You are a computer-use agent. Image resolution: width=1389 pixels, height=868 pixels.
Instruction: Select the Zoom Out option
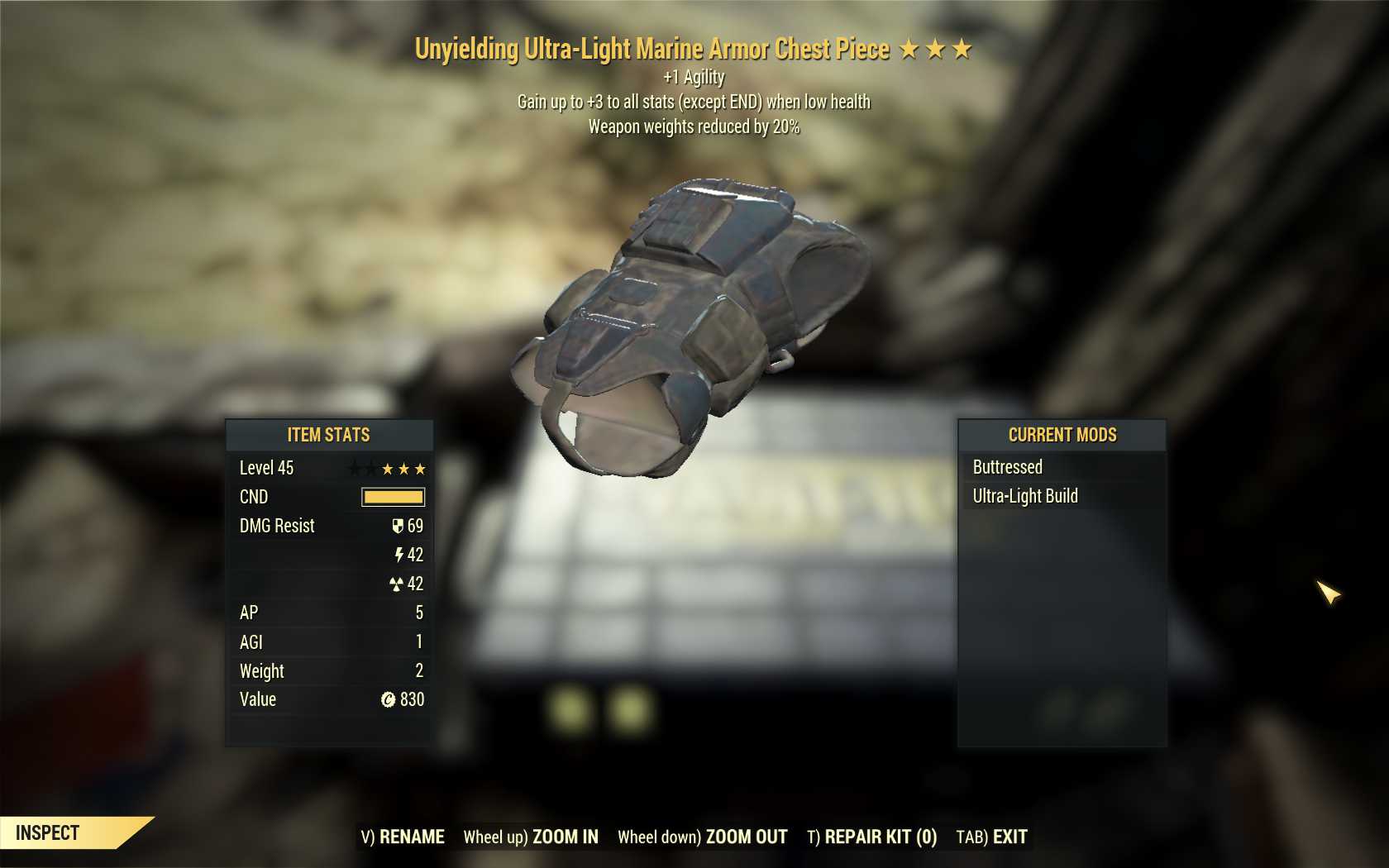point(703,837)
